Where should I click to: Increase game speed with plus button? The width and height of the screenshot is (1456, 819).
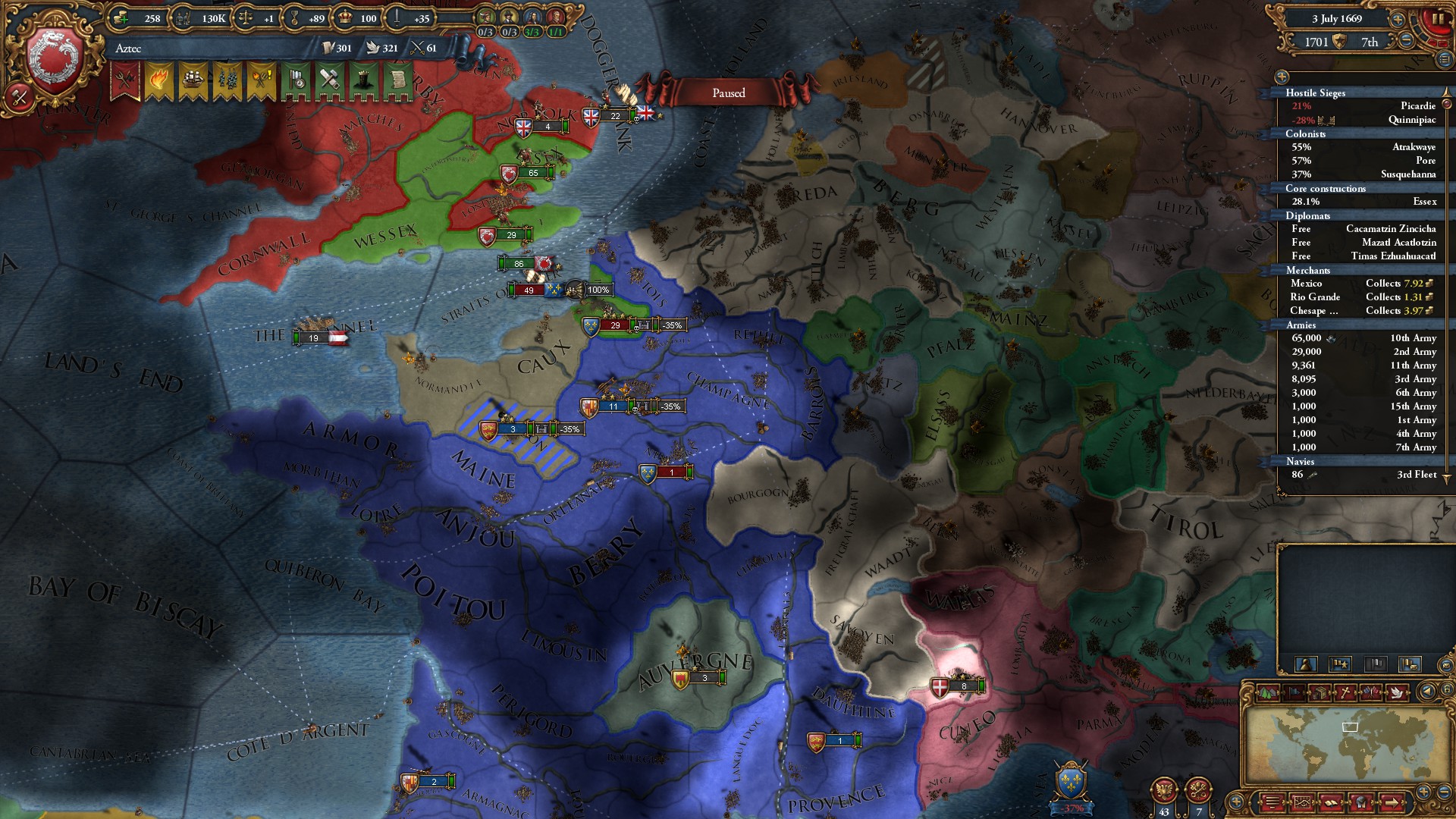1398,18
